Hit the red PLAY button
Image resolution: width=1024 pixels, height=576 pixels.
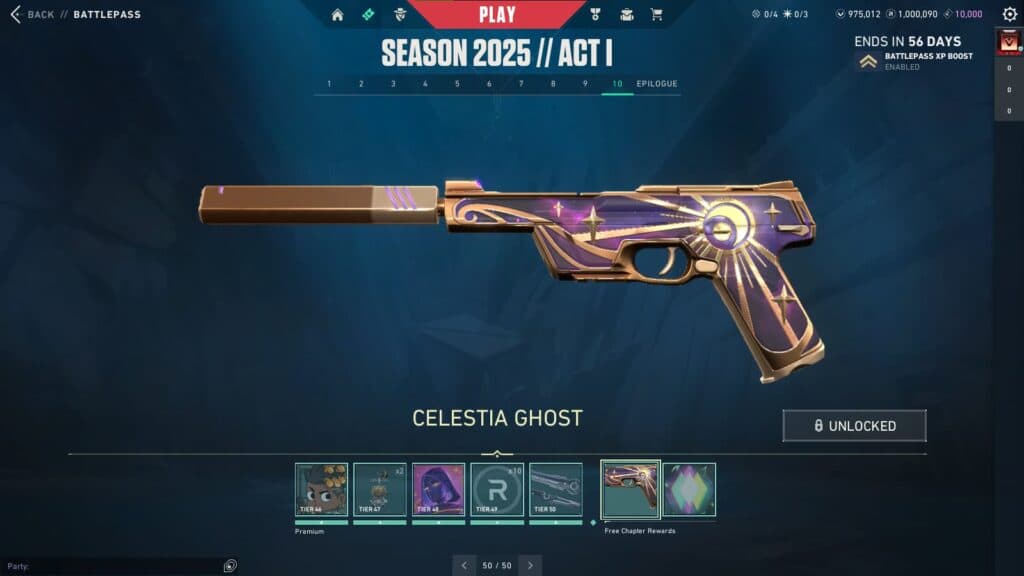tap(497, 14)
